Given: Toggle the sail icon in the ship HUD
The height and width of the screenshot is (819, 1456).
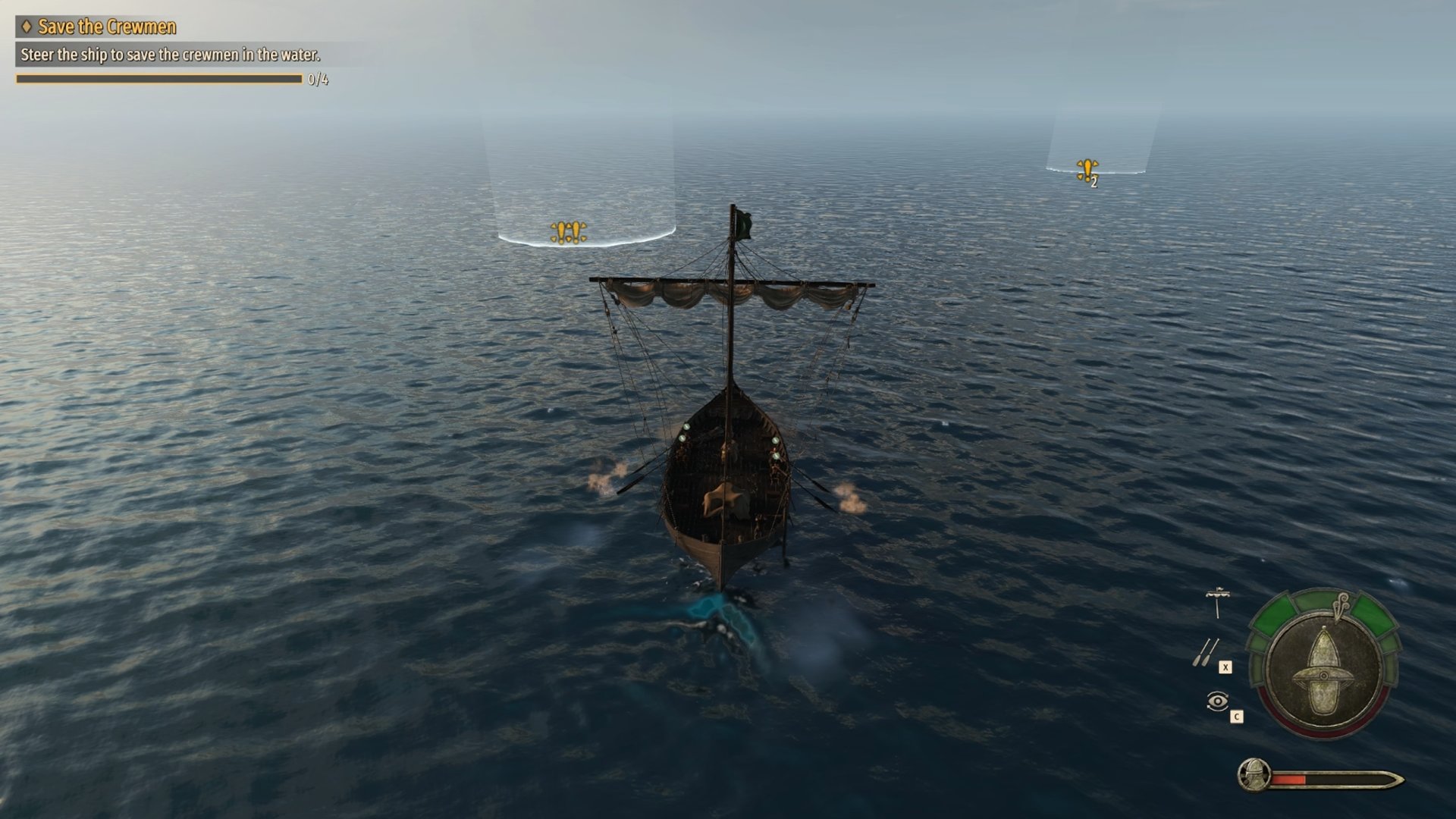Looking at the screenshot, I should pos(1218,602).
